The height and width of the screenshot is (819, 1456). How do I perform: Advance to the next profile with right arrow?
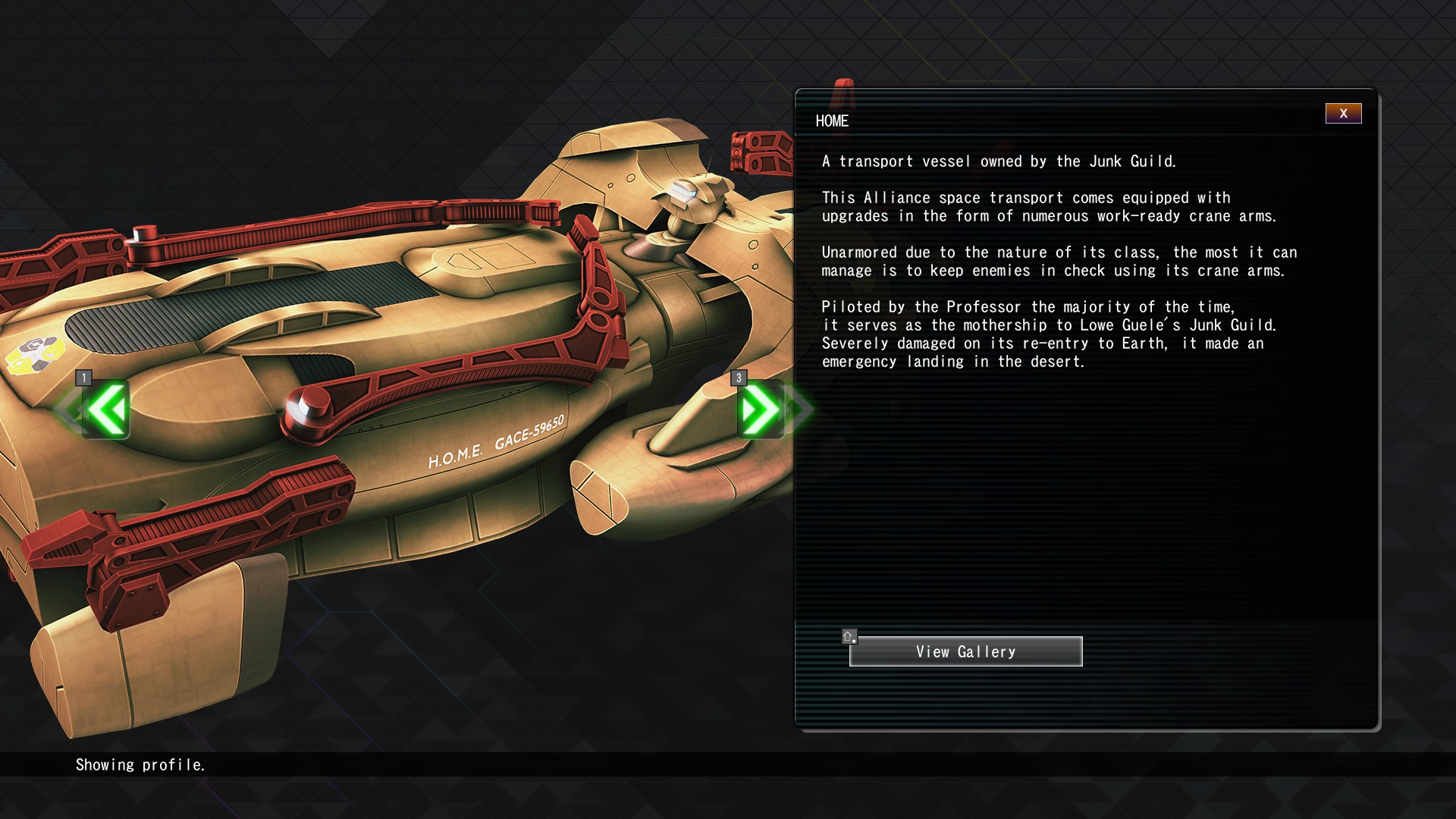coord(760,409)
